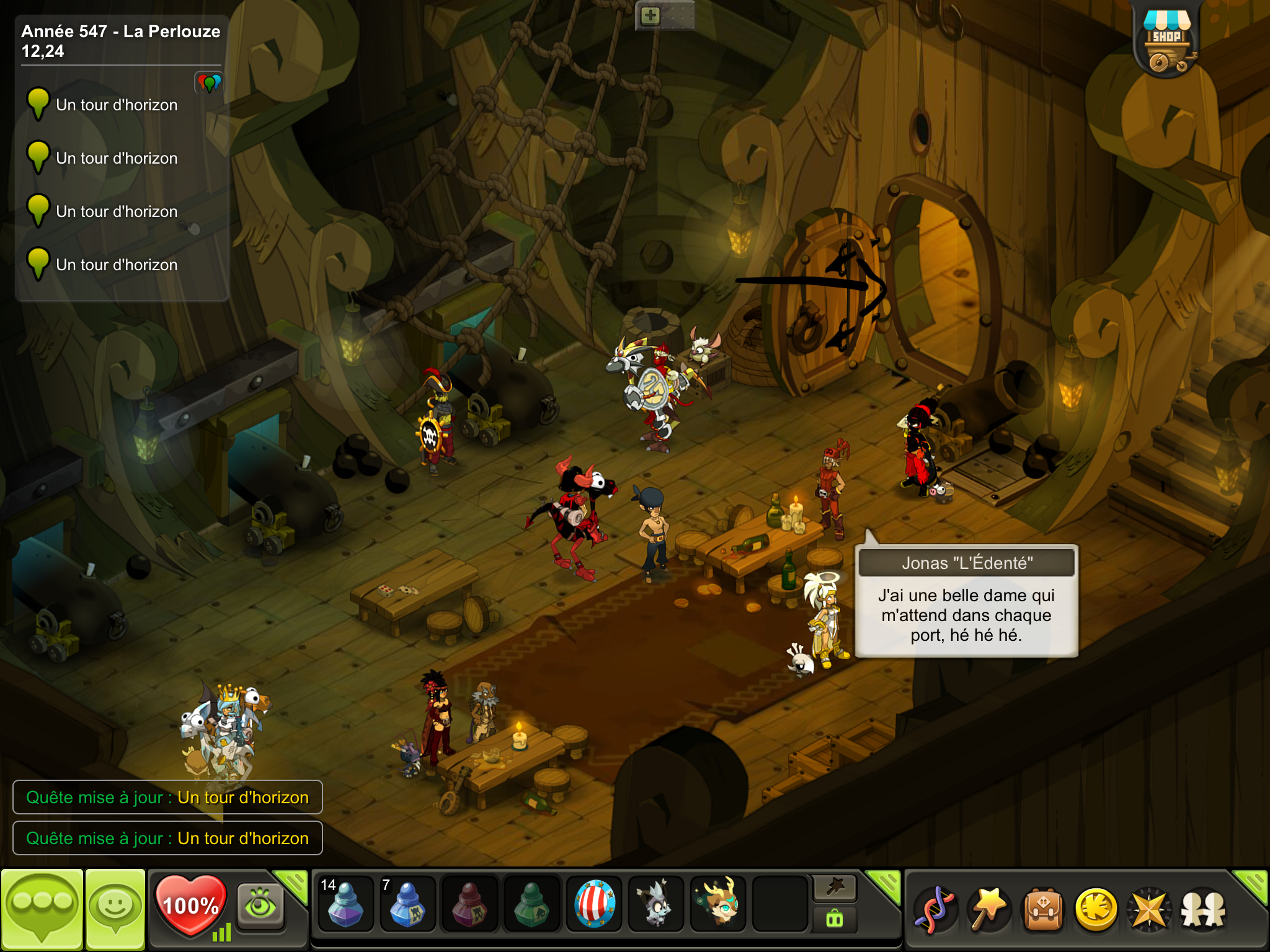Click the quest map markers filter icon

[209, 83]
